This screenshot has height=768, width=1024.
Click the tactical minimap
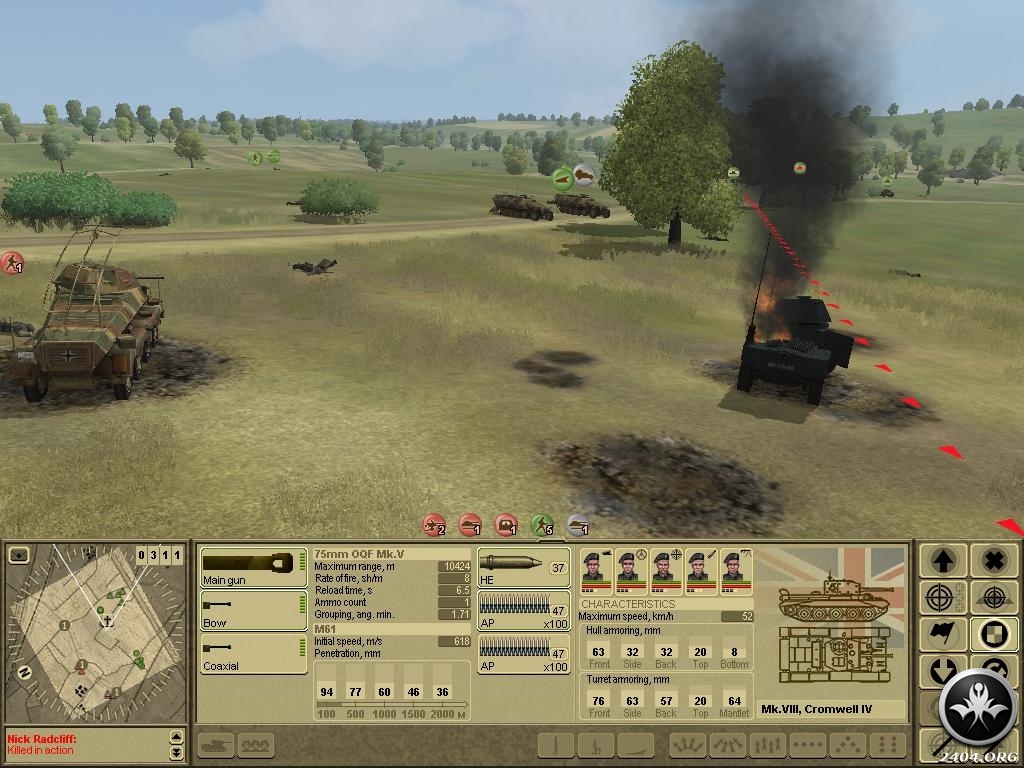tap(96, 632)
